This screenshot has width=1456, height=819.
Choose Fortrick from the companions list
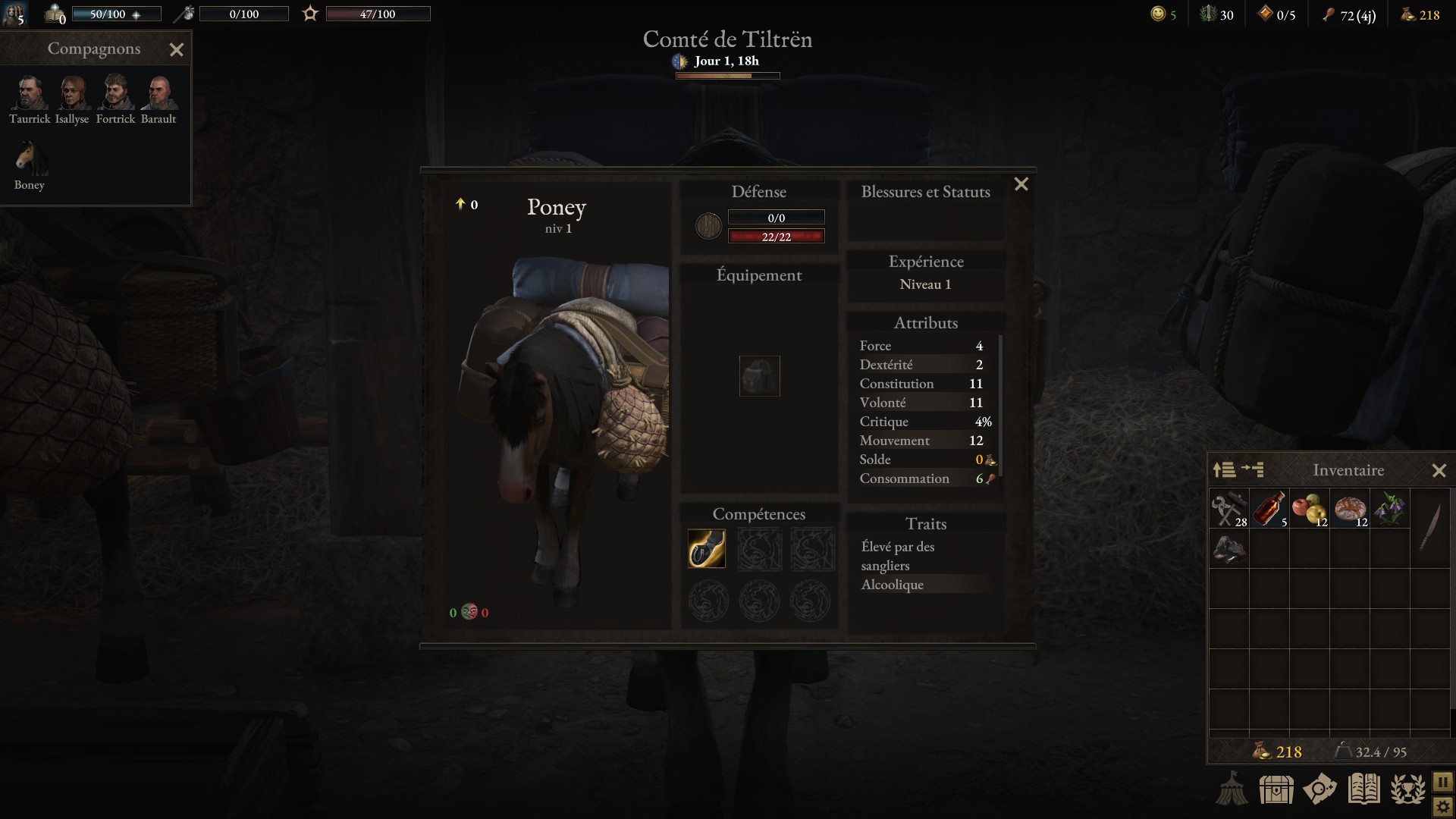115,93
